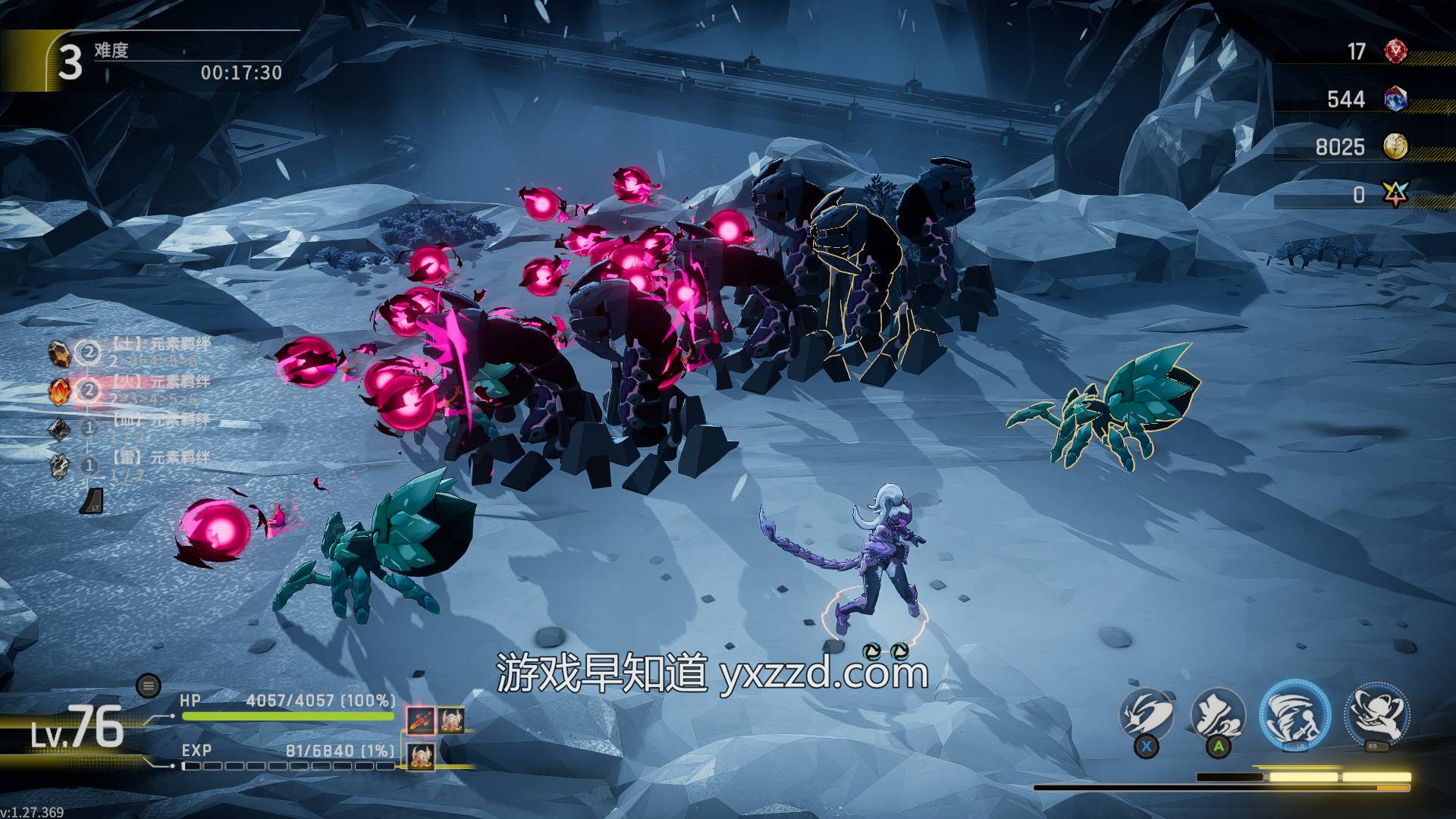Activate the dash strike ability

coord(1147,714)
